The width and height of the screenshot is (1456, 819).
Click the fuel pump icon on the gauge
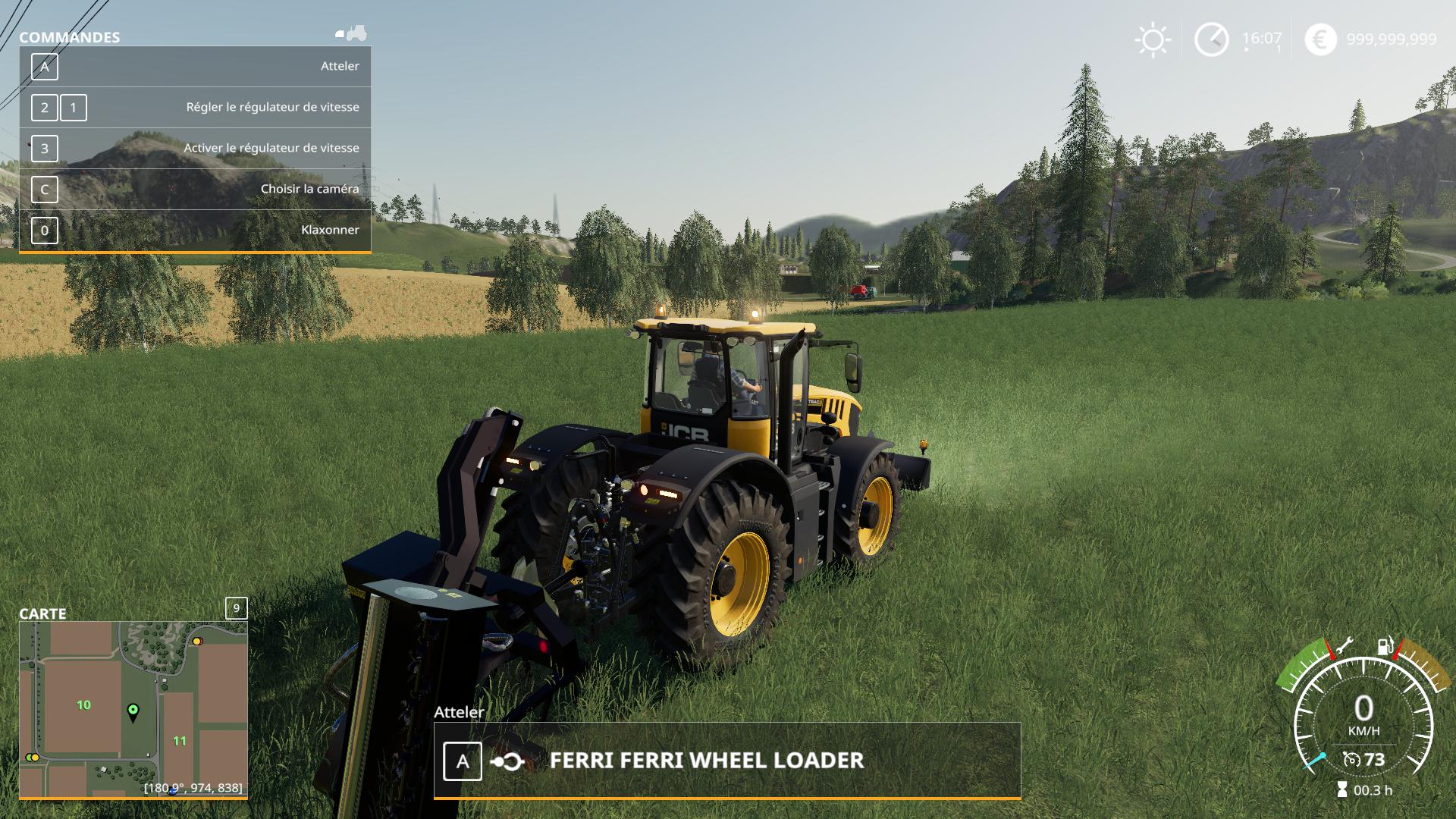click(x=1385, y=646)
